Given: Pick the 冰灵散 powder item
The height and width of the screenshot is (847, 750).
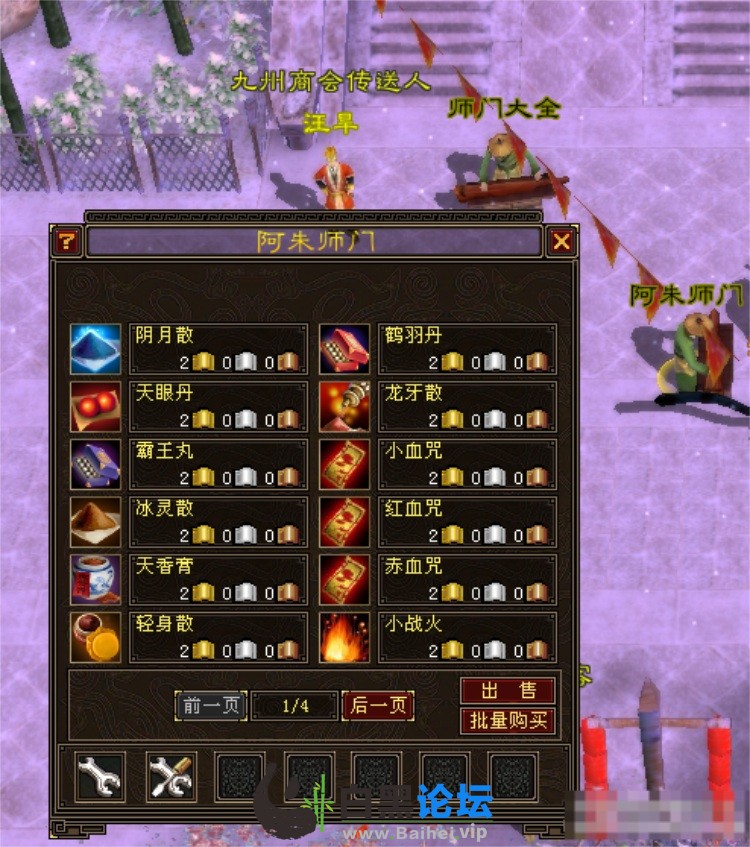Looking at the screenshot, I should click(x=96, y=522).
